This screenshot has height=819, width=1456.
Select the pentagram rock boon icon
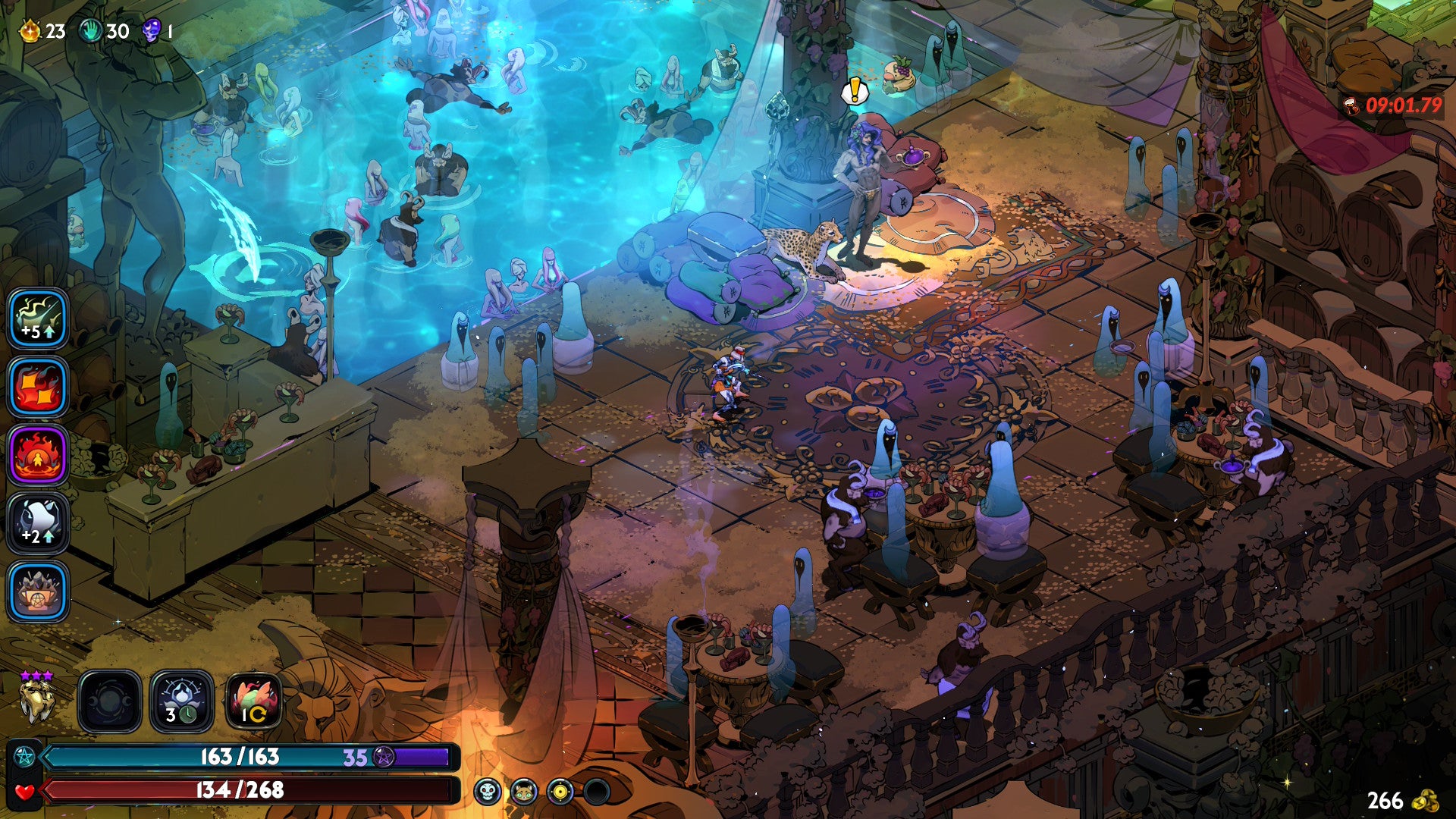[x=38, y=591]
